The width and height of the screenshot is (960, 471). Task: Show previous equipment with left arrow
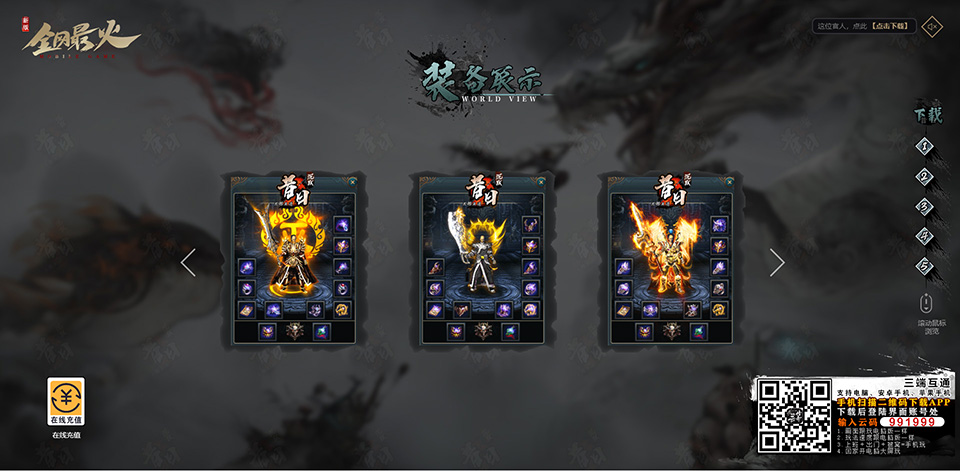point(188,262)
